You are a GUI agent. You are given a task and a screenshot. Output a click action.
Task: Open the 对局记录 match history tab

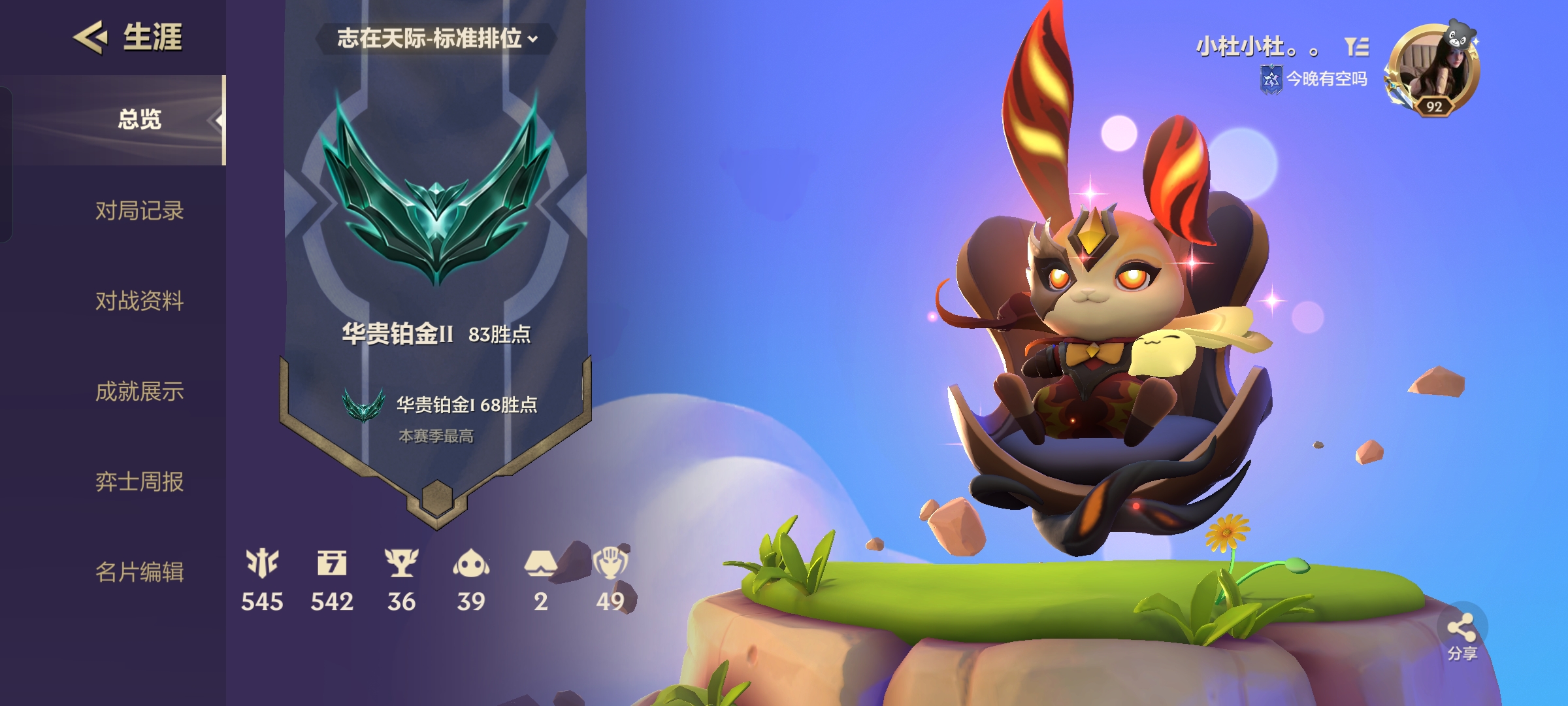pyautogui.click(x=139, y=211)
